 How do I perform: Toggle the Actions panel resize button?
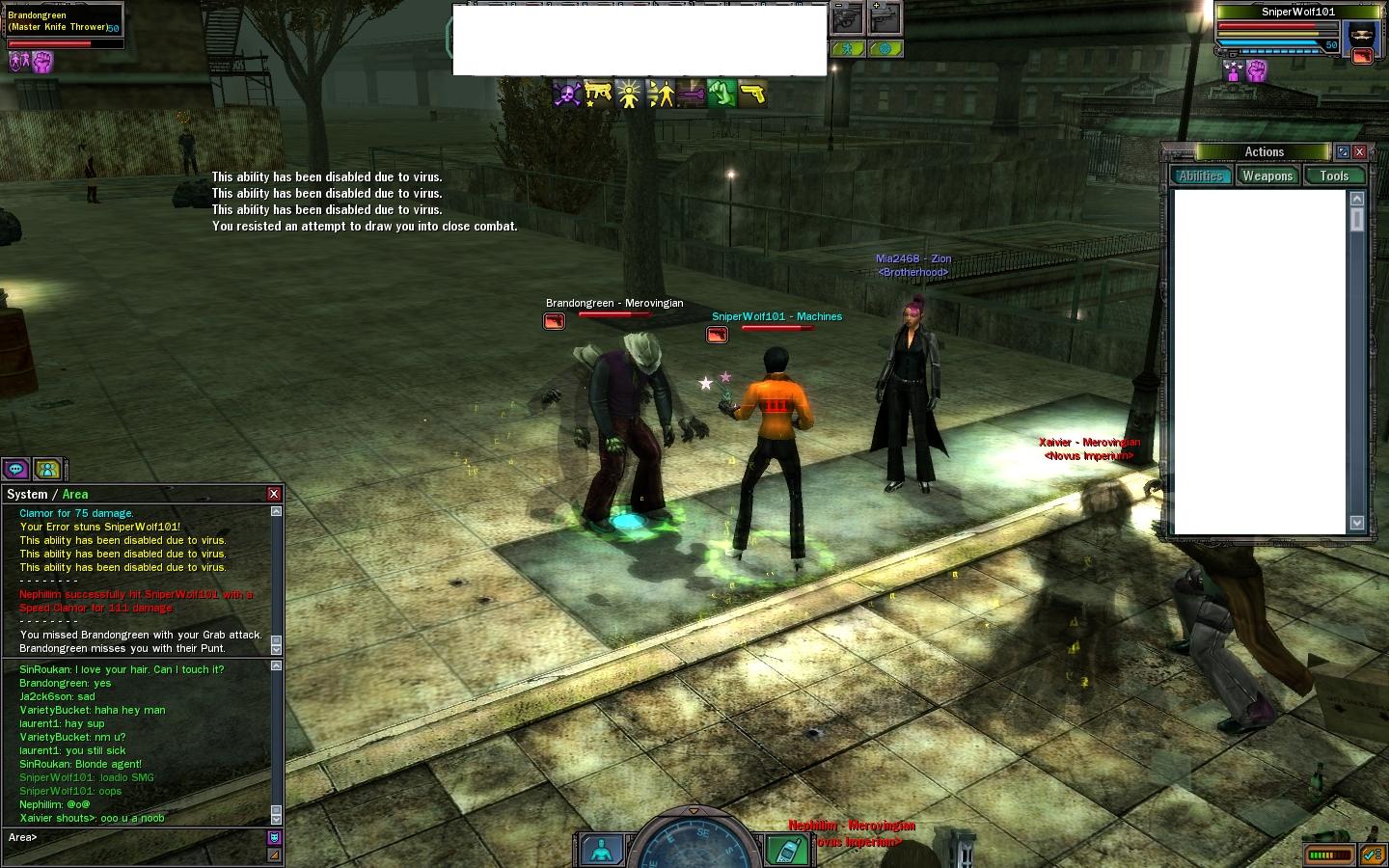[1342, 151]
